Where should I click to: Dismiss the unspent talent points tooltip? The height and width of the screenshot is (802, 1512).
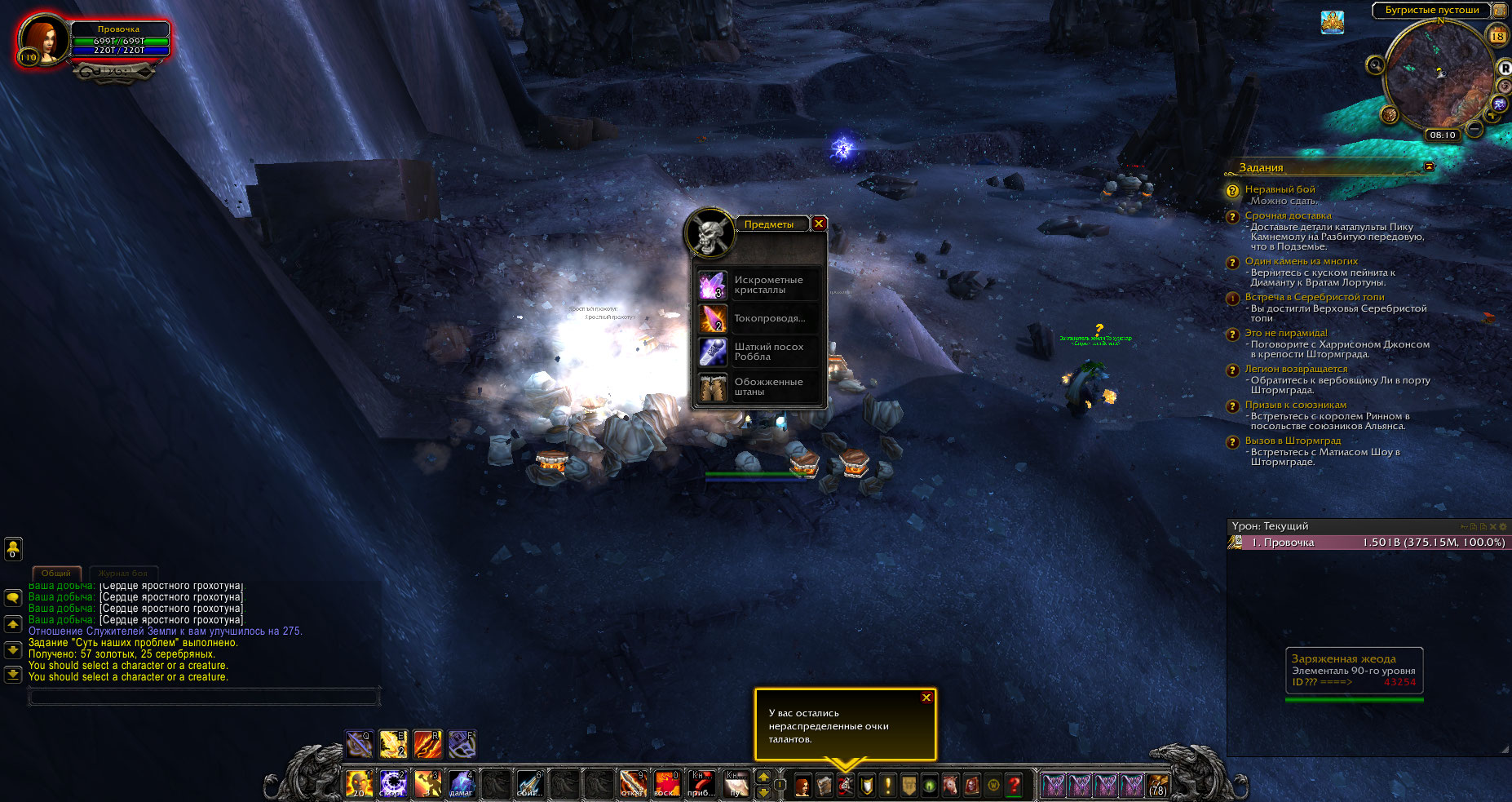coord(926,698)
